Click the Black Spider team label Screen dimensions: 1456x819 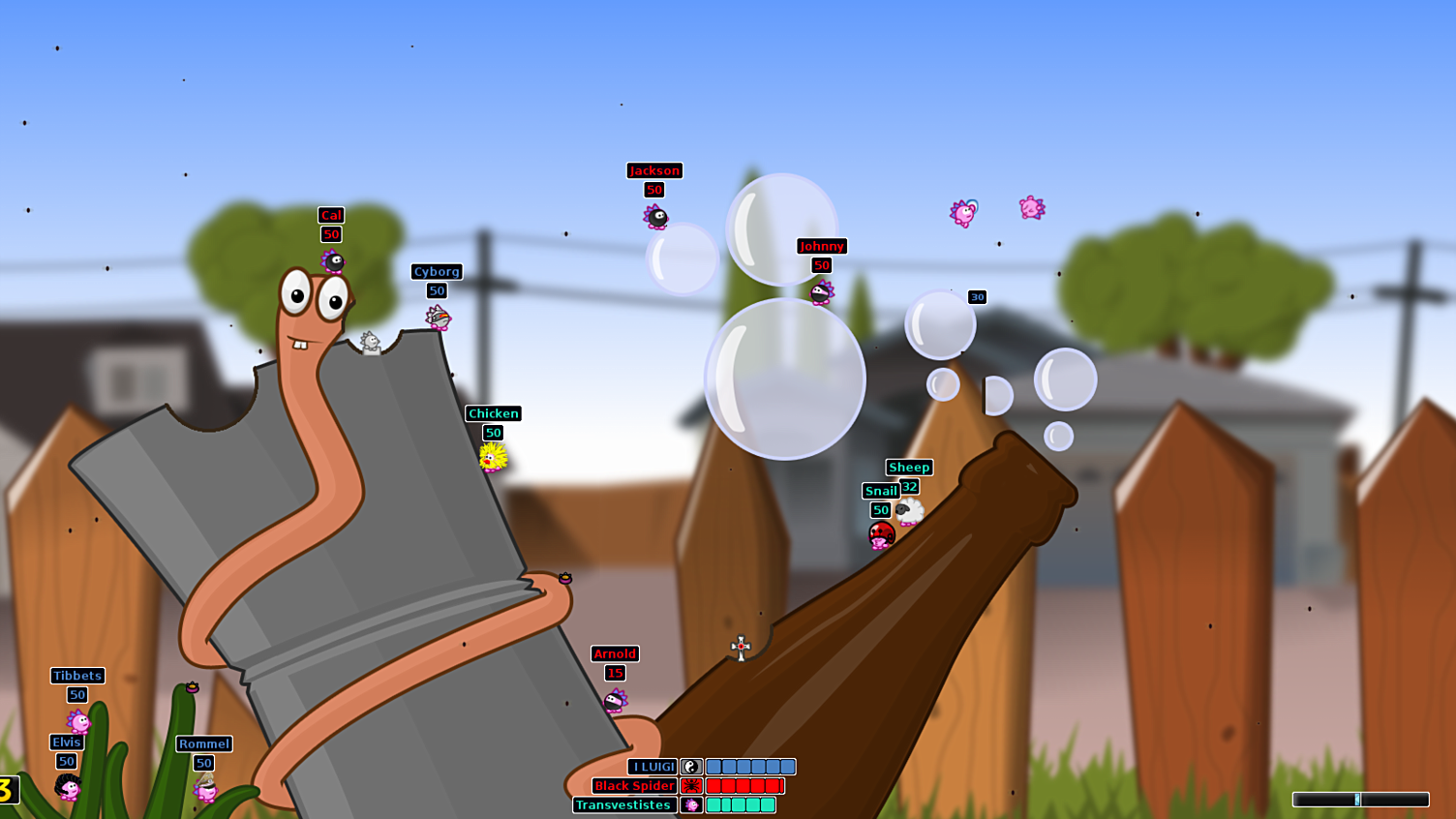coord(634,786)
